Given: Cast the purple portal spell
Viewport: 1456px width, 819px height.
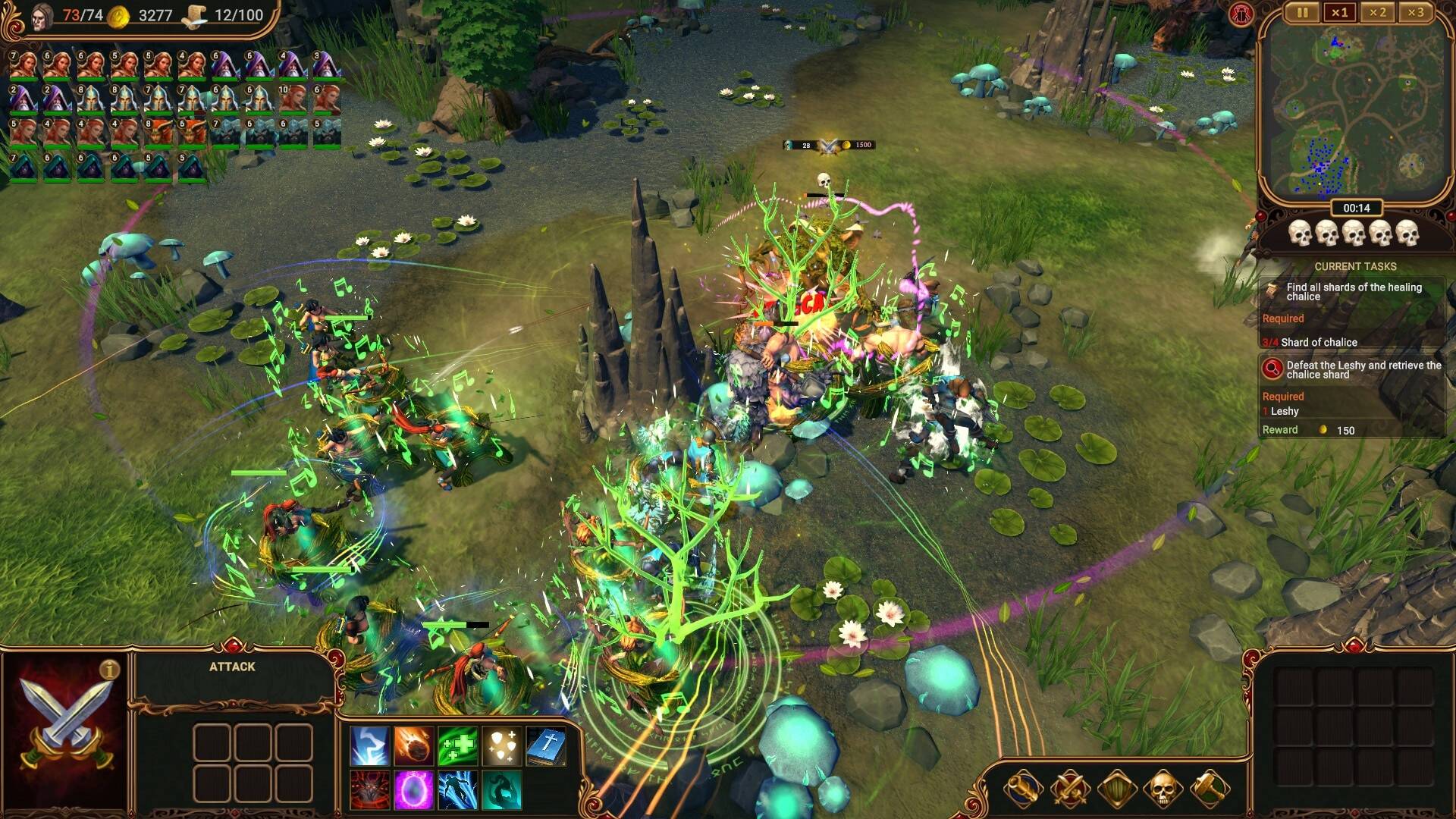Looking at the screenshot, I should [414, 789].
